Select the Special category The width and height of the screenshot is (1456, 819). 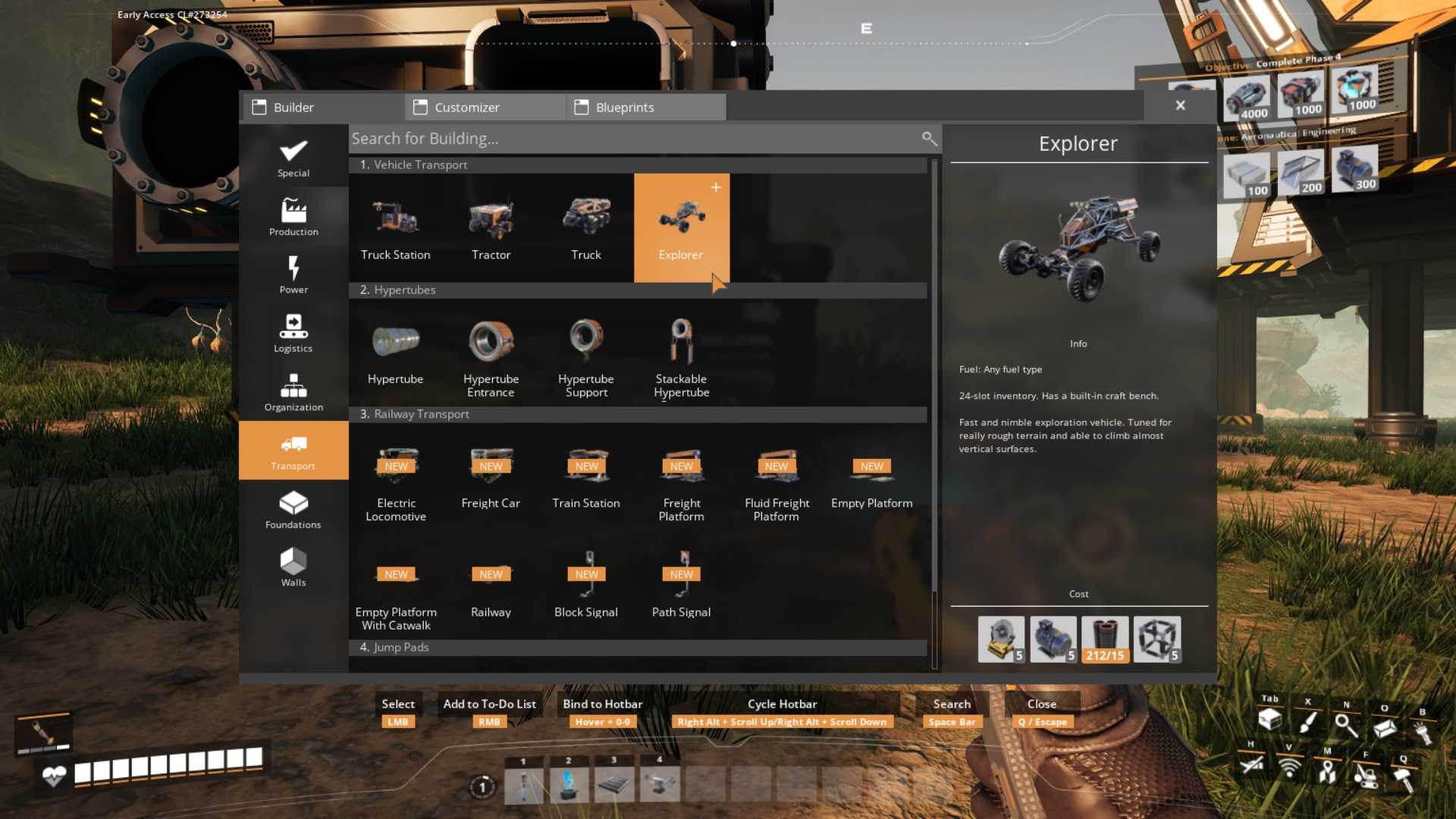click(293, 157)
